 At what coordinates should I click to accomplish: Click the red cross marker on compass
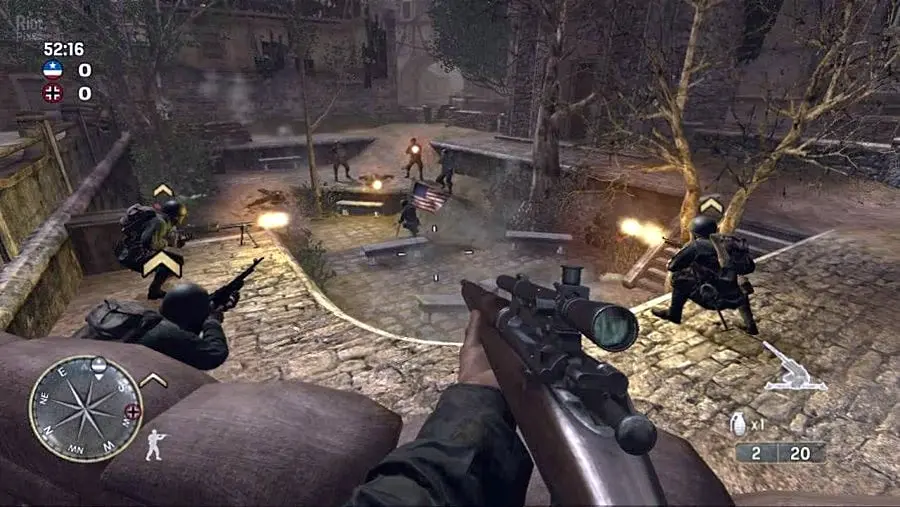(x=132, y=411)
